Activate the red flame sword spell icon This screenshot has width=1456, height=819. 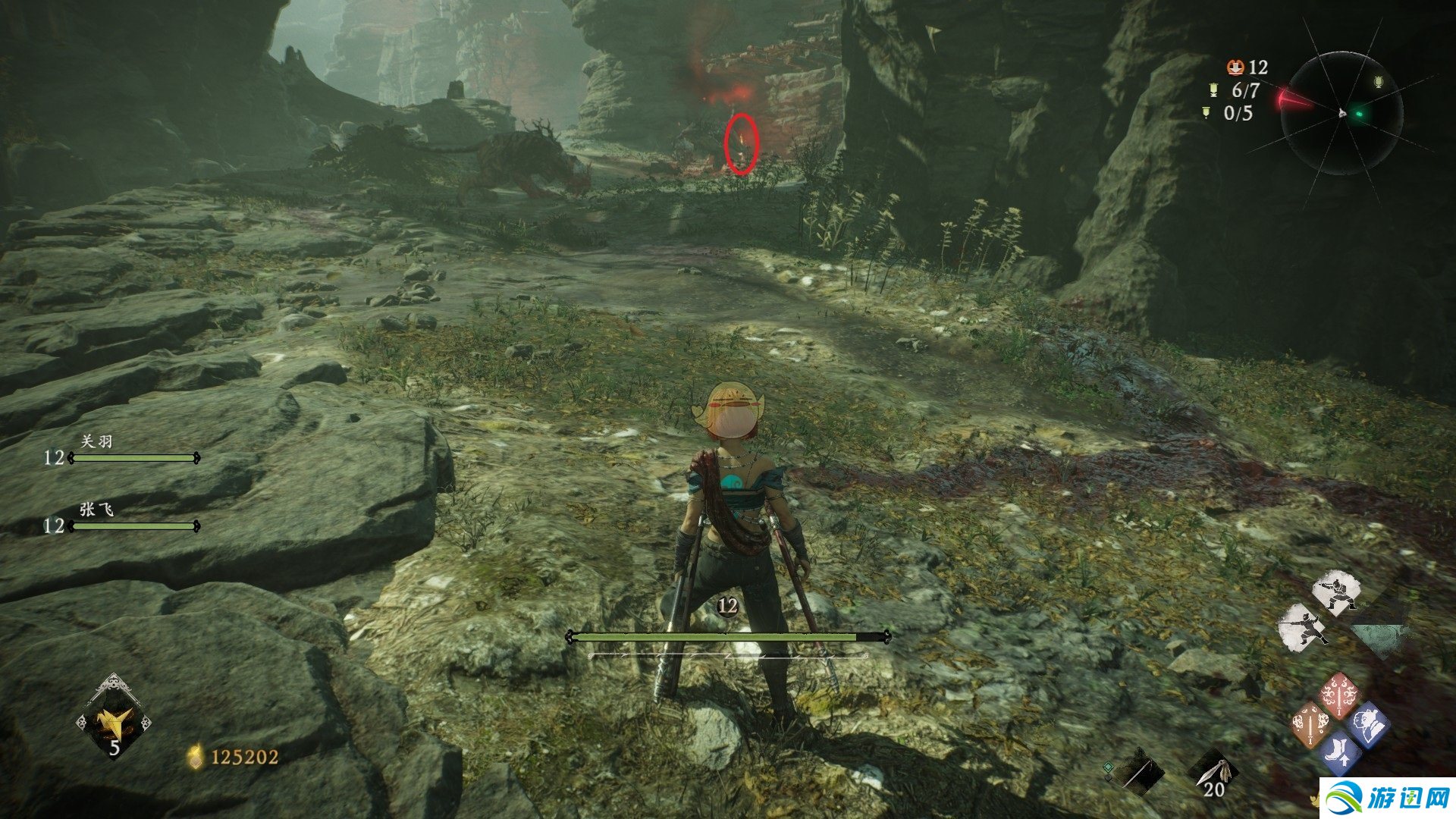1340,693
